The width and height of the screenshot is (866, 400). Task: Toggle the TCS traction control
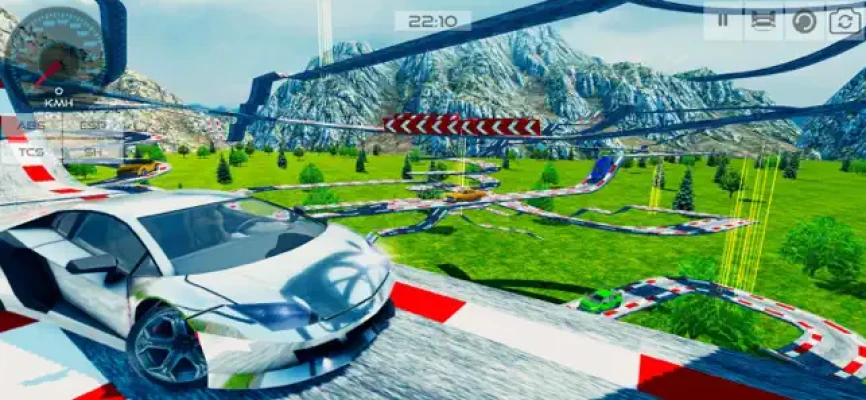[x=31, y=151]
